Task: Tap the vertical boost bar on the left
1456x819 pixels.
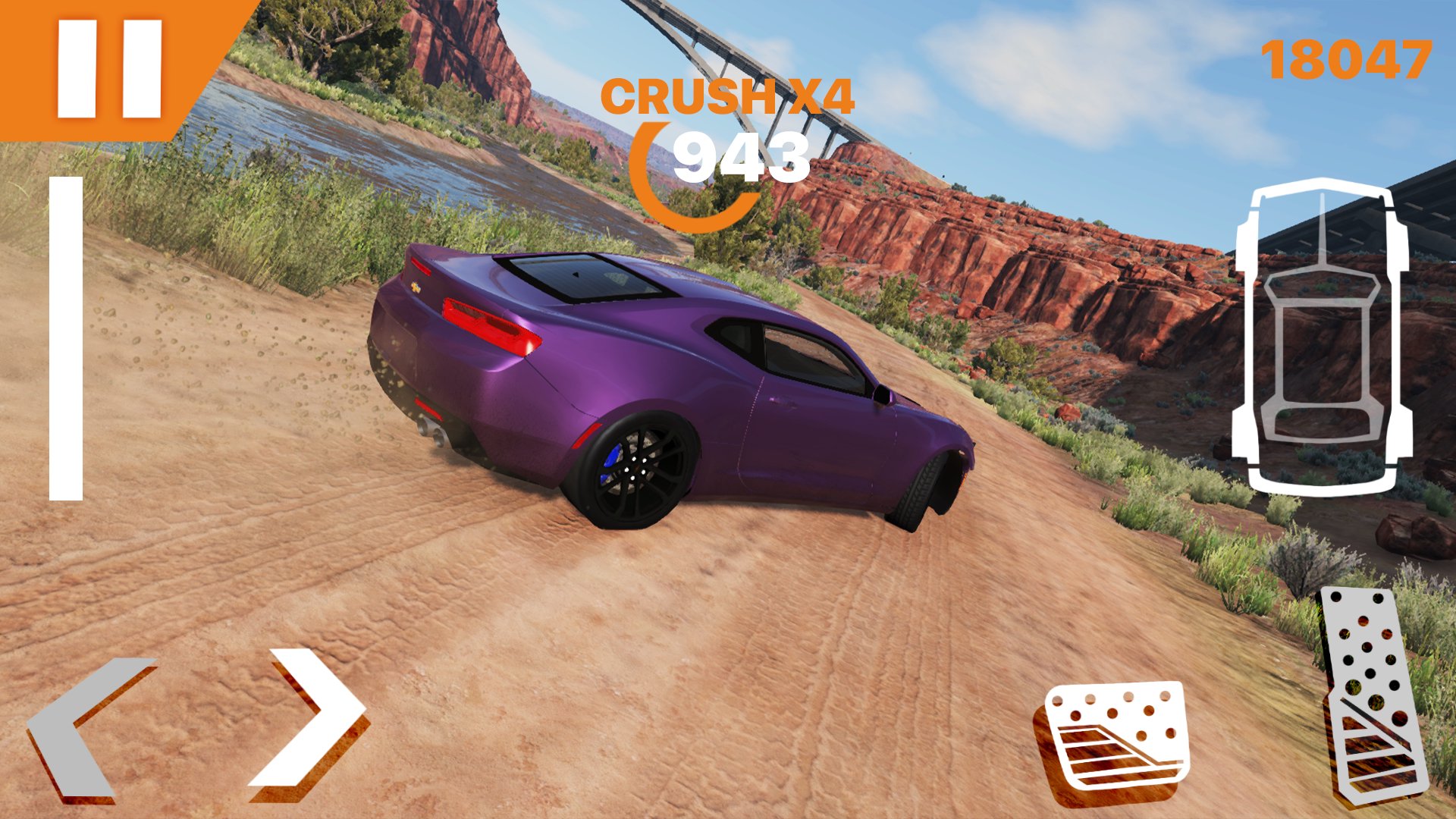Action: point(67,337)
